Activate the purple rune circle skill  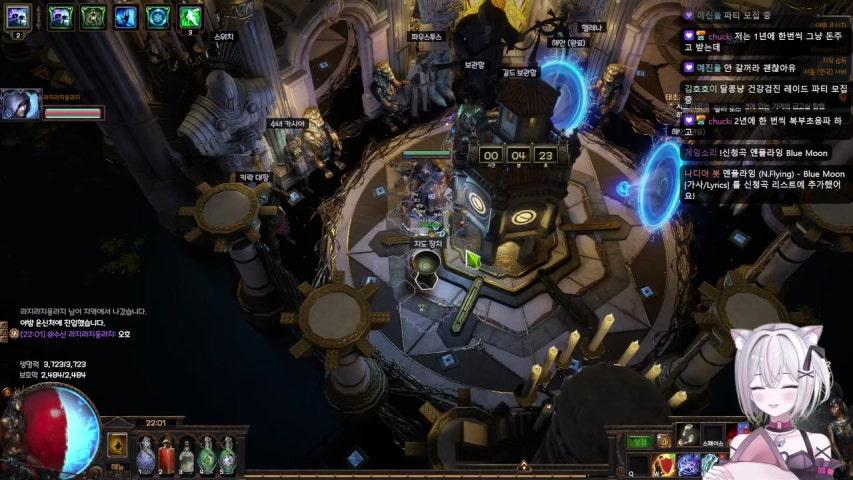pos(689,465)
